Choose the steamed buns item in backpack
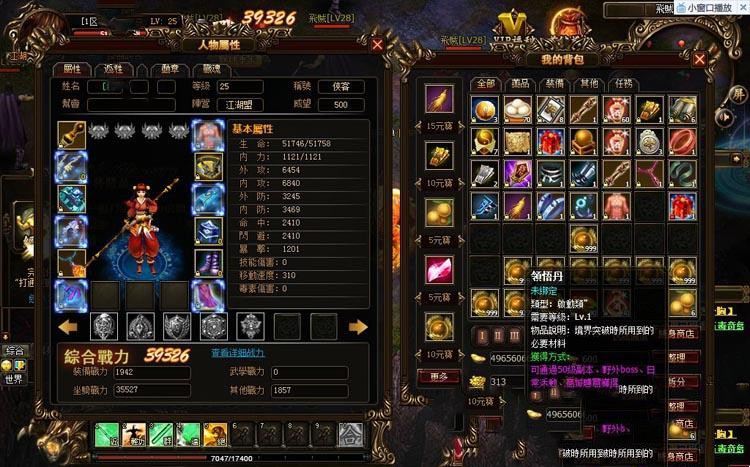 pyautogui.click(x=518, y=109)
